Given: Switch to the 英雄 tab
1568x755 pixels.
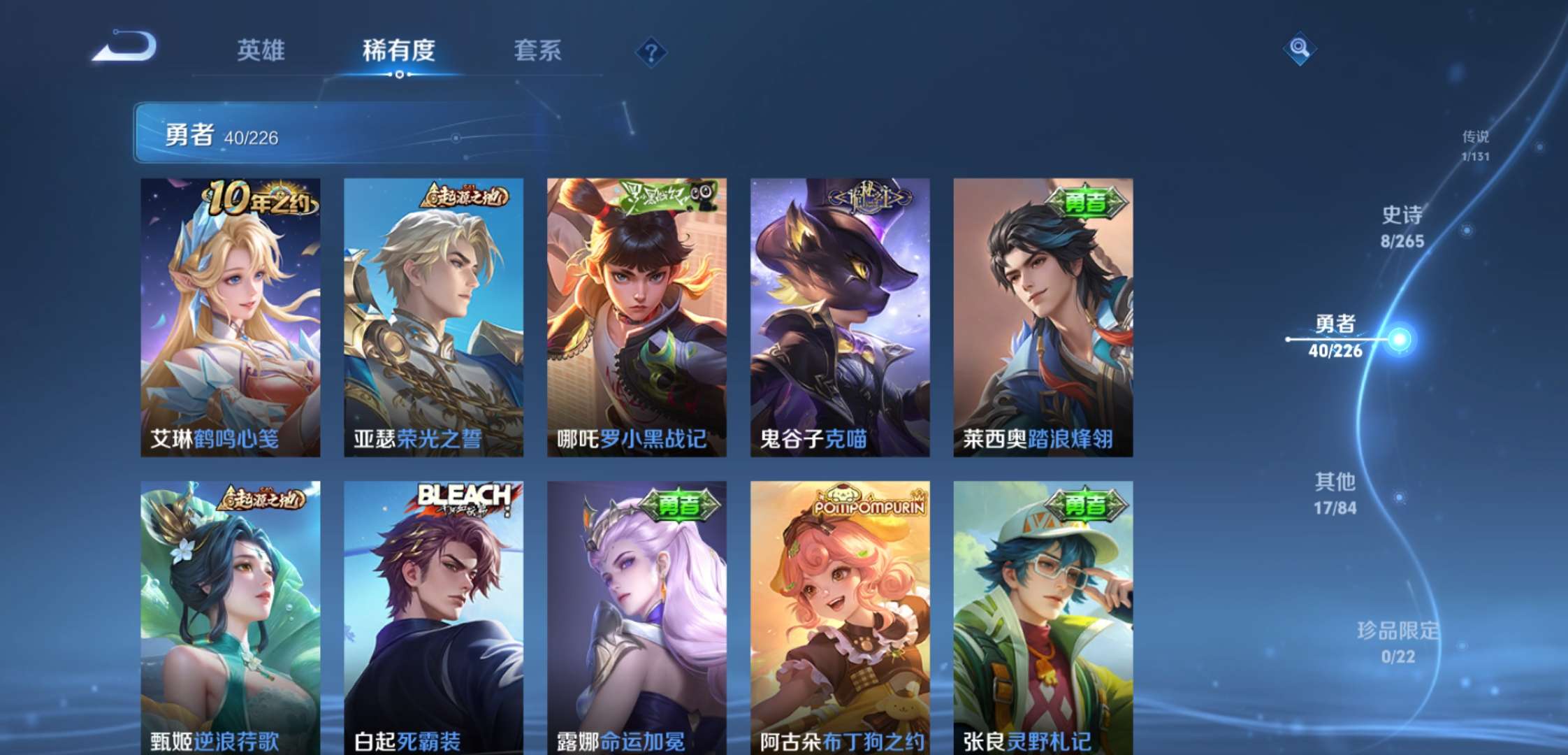Looking at the screenshot, I should pos(262,50).
